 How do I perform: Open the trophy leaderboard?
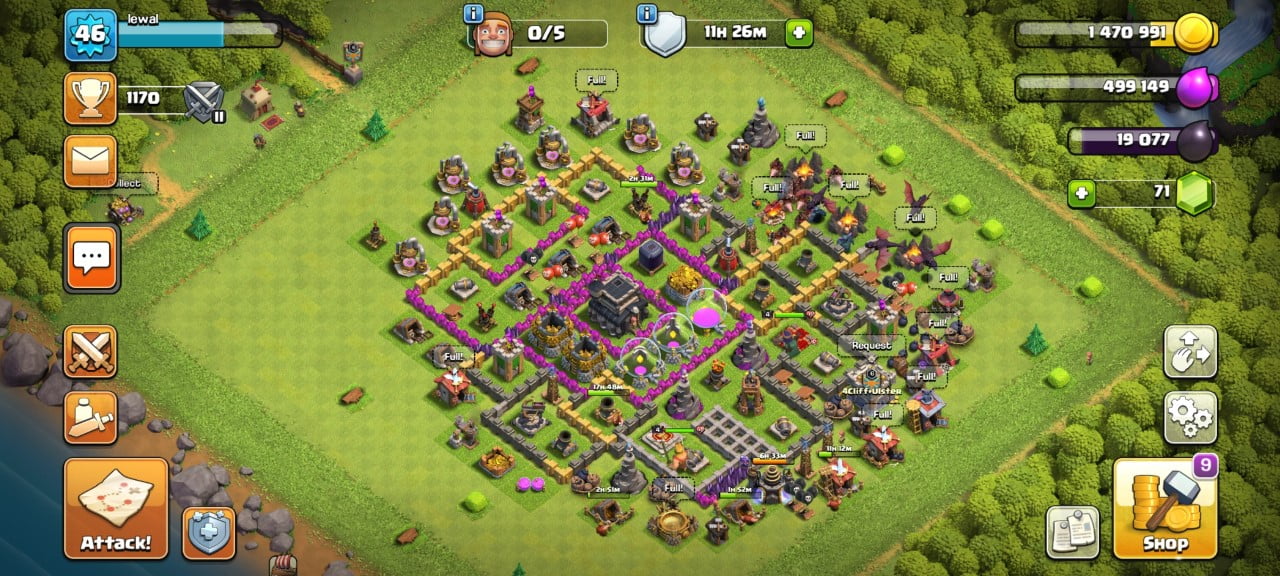[x=91, y=98]
